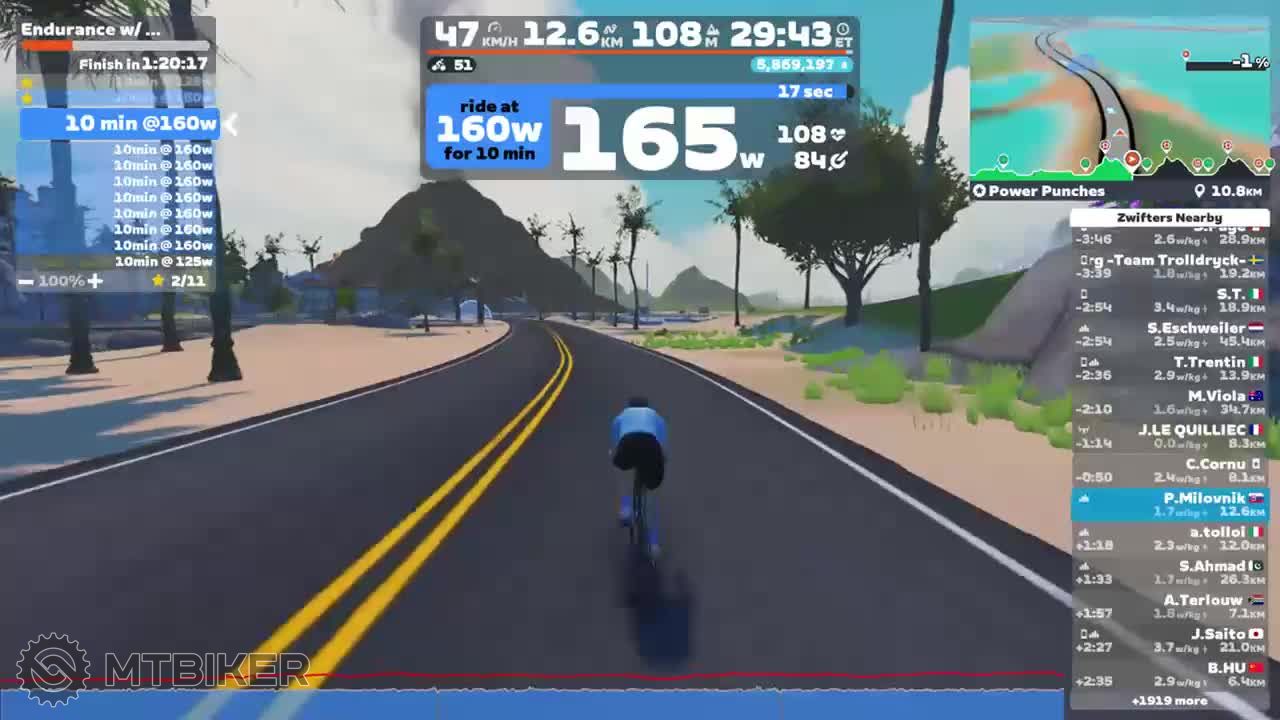The width and height of the screenshot is (1280, 720).
Task: Select rider S.Eschweiler in the nearby list
Action: coord(1169,334)
